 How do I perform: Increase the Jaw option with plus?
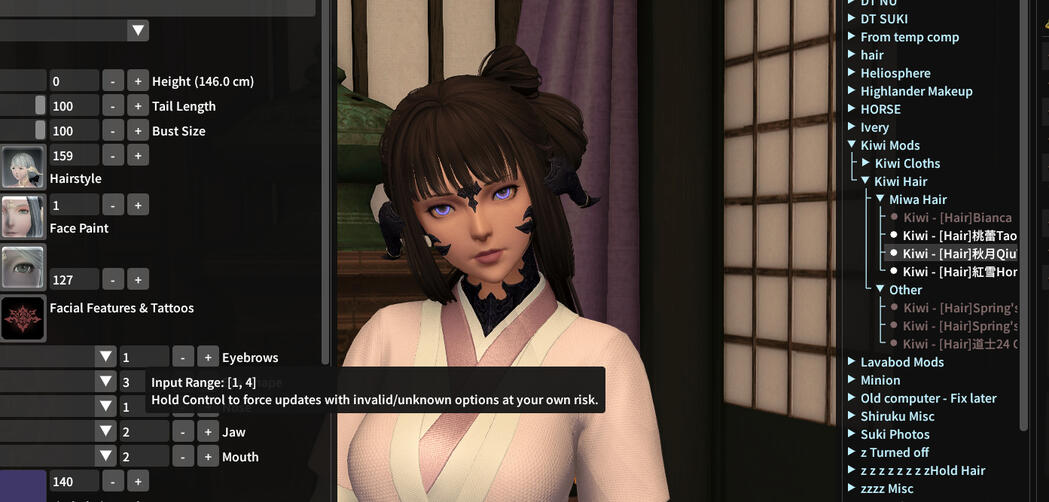(x=207, y=432)
